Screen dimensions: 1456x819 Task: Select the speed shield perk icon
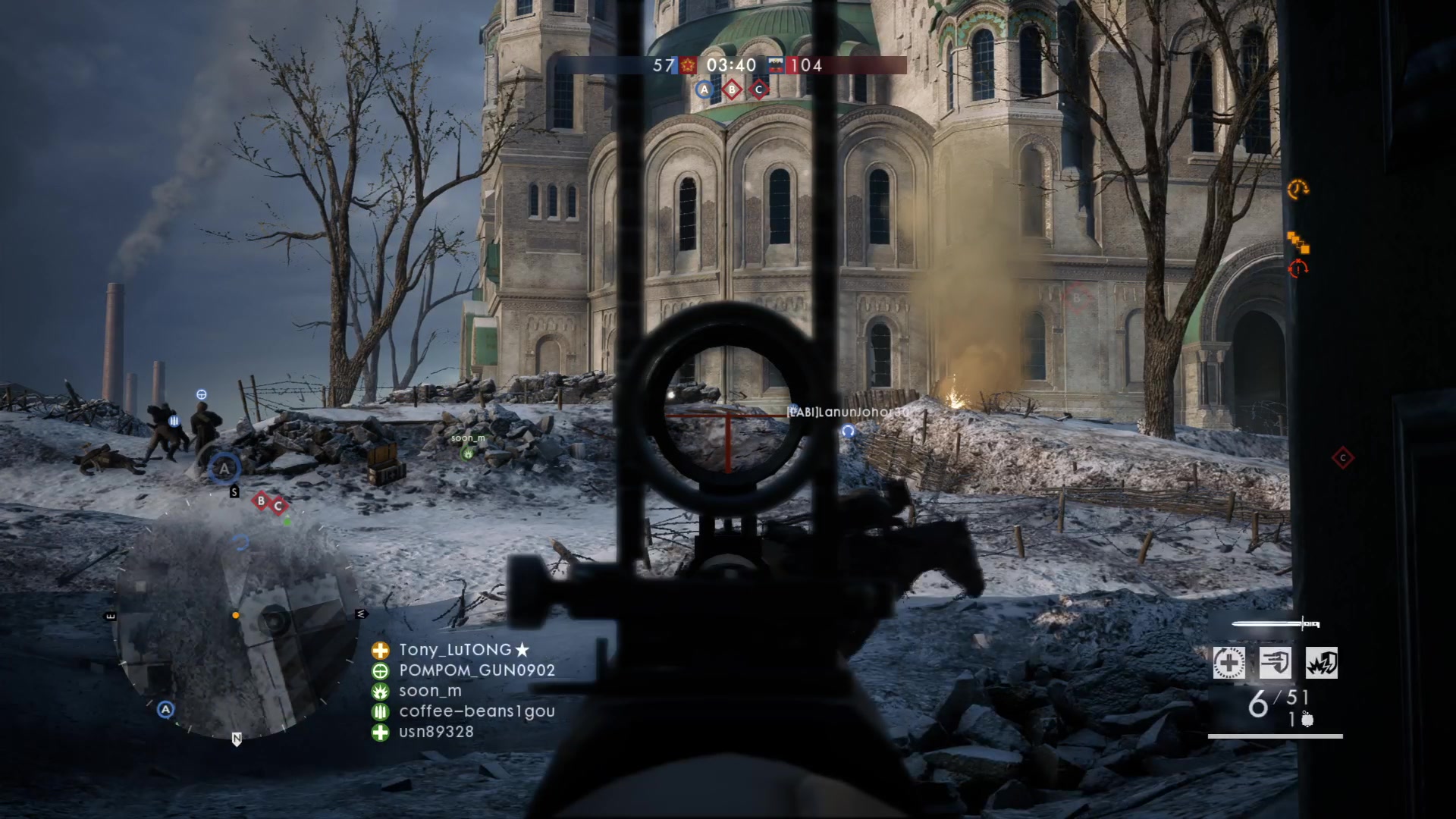(x=1276, y=664)
